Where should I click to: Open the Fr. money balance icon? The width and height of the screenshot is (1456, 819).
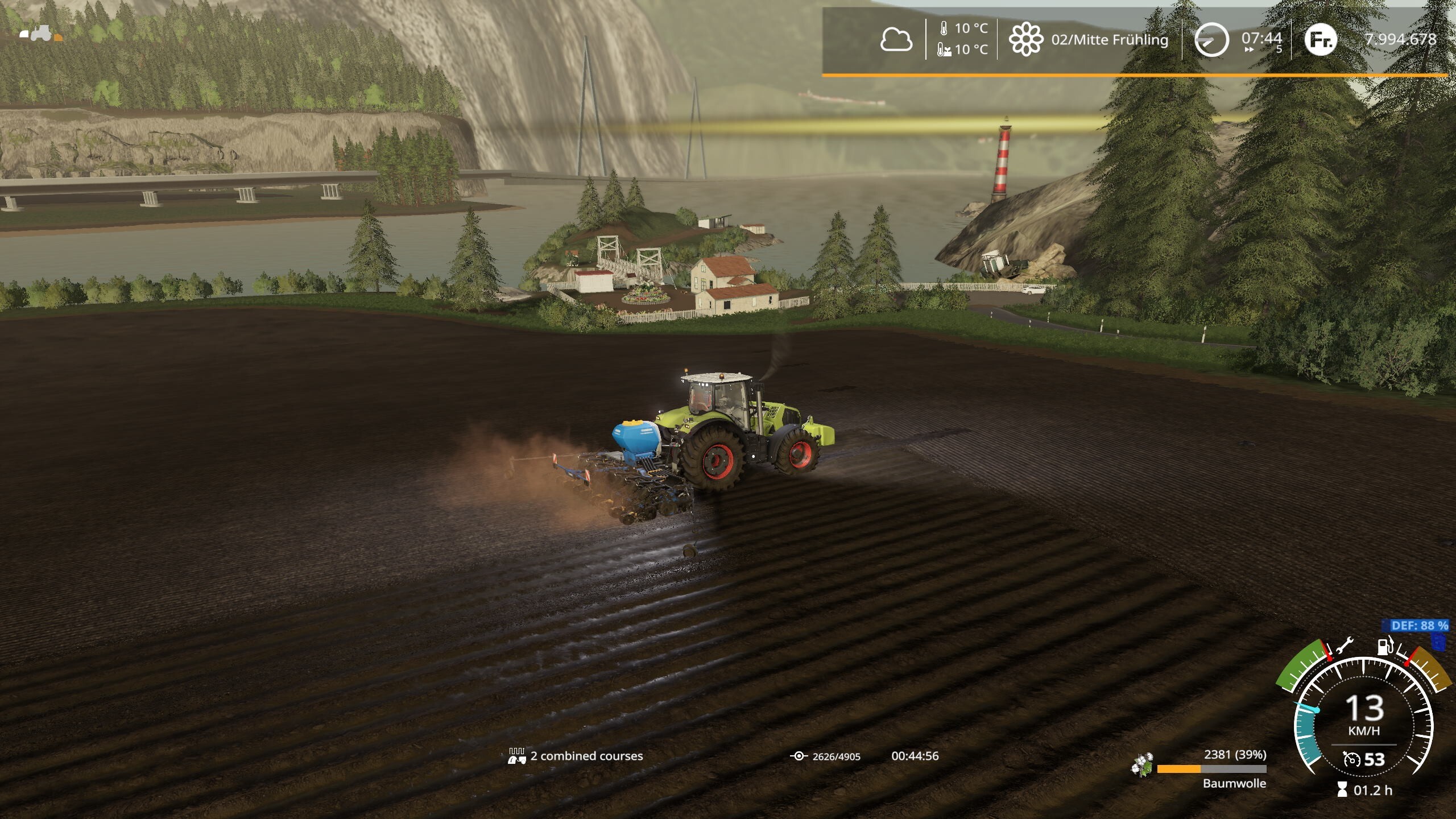pos(1320,39)
